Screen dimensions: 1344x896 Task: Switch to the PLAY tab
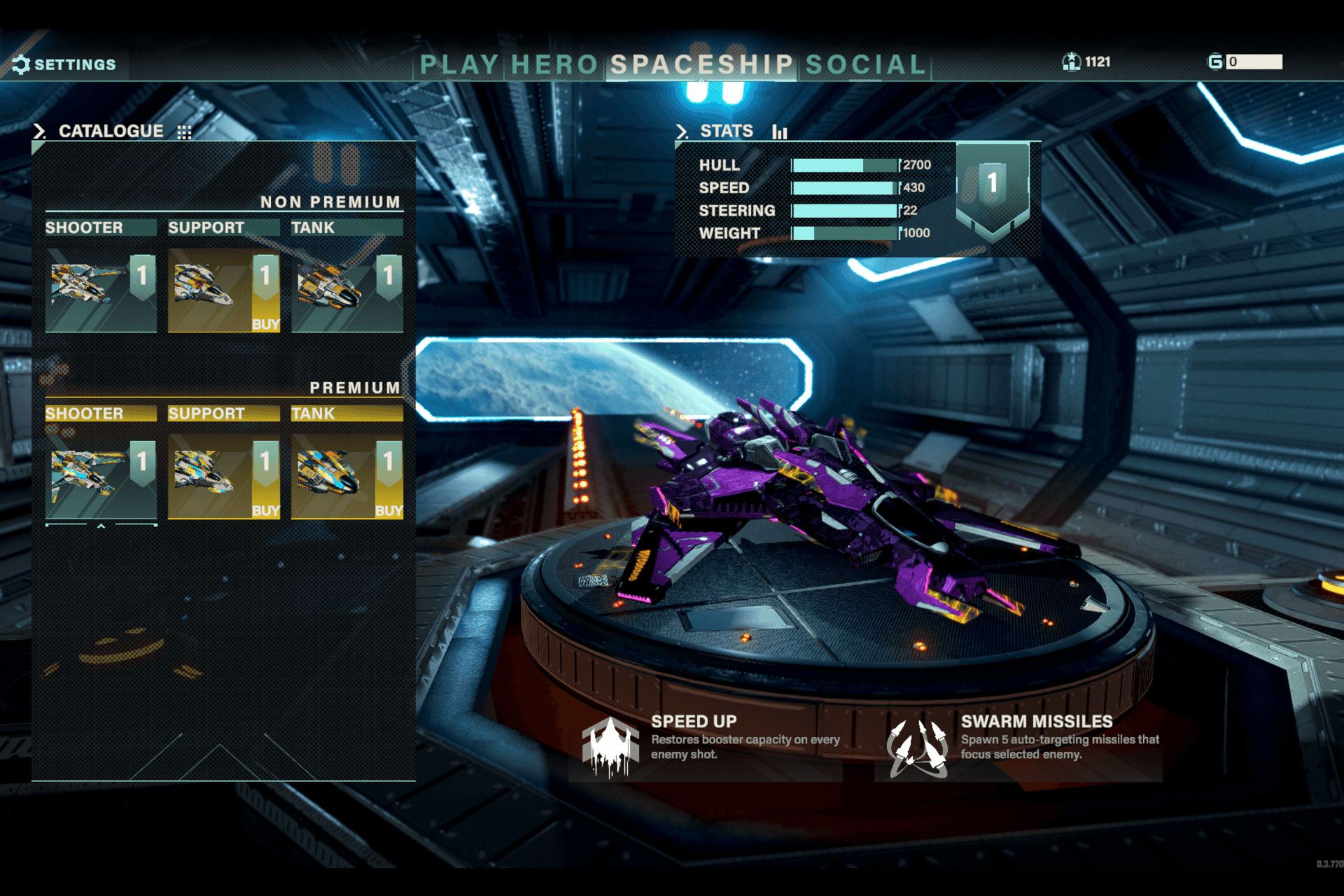(459, 65)
